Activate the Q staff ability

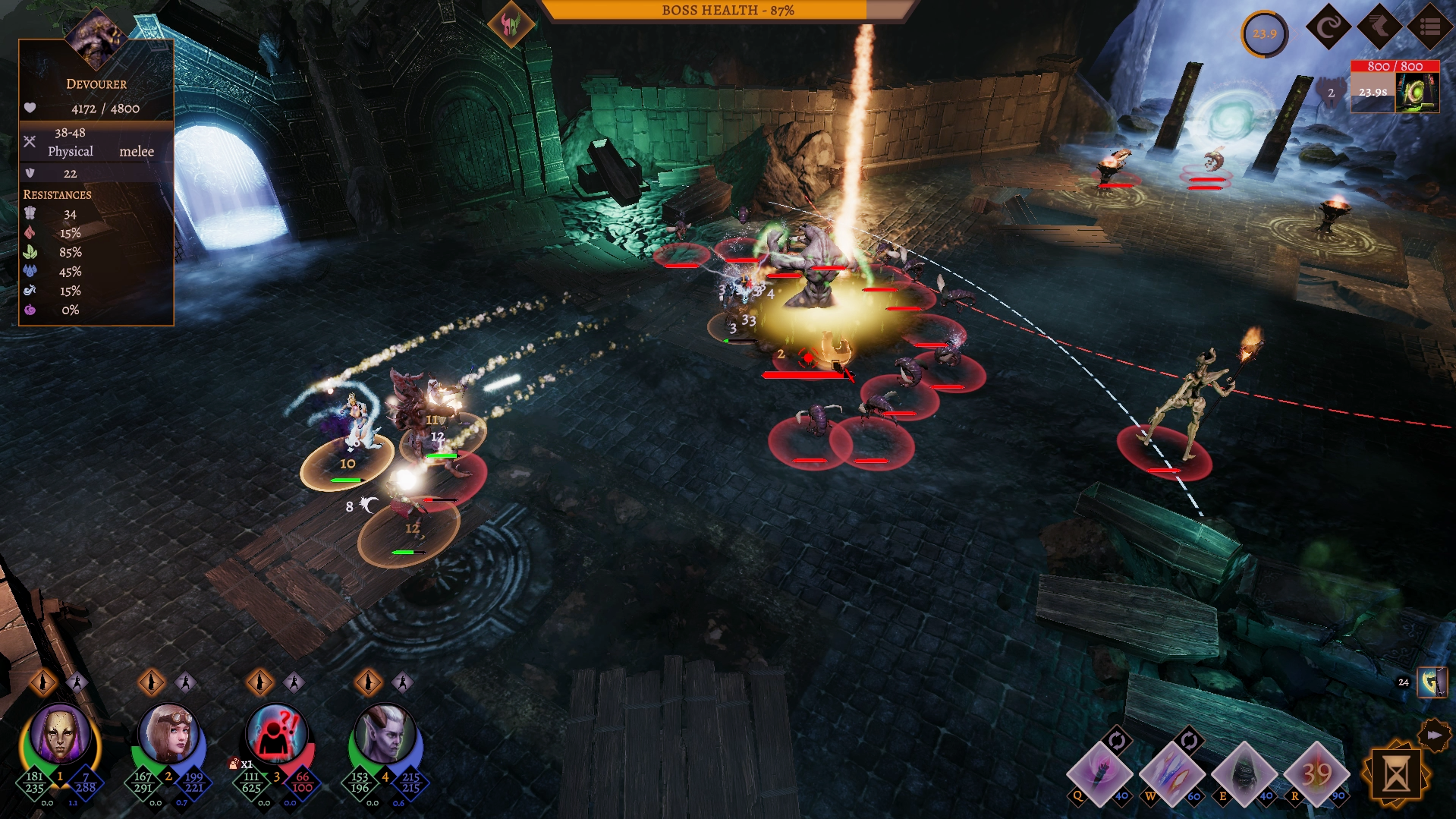click(x=1098, y=773)
